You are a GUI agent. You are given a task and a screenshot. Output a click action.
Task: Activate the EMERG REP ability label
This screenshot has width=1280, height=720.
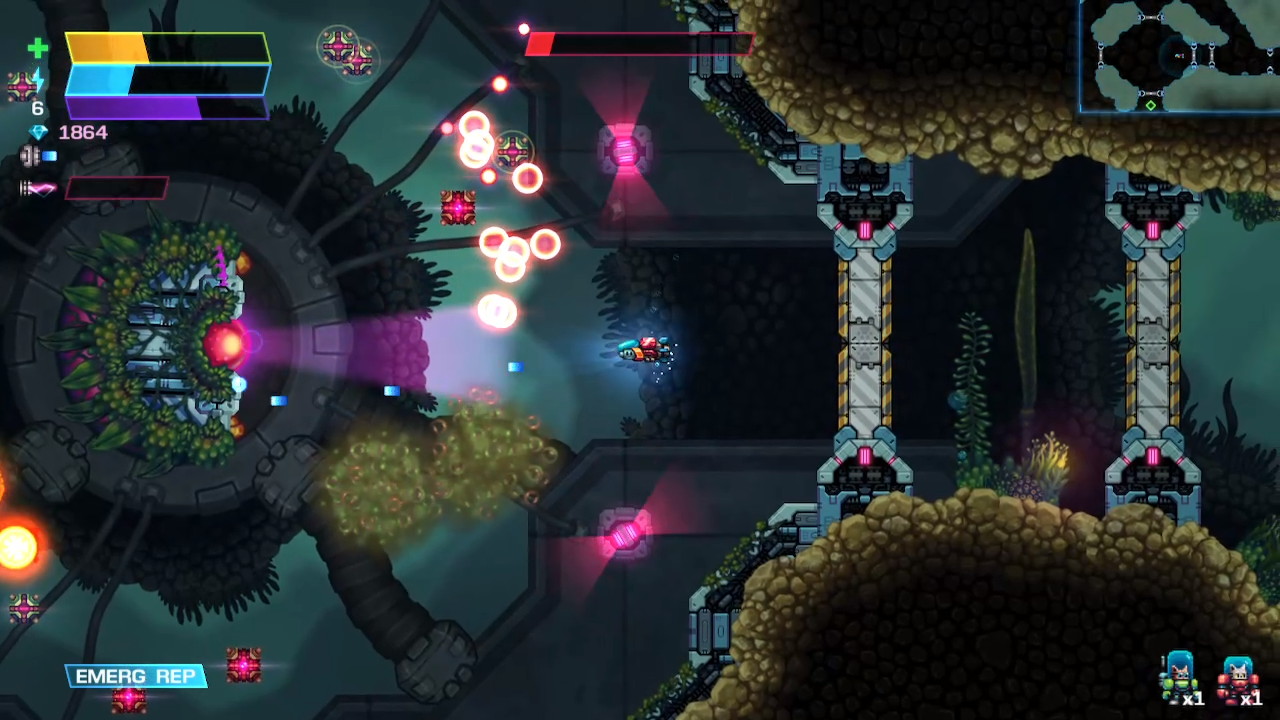[135, 677]
